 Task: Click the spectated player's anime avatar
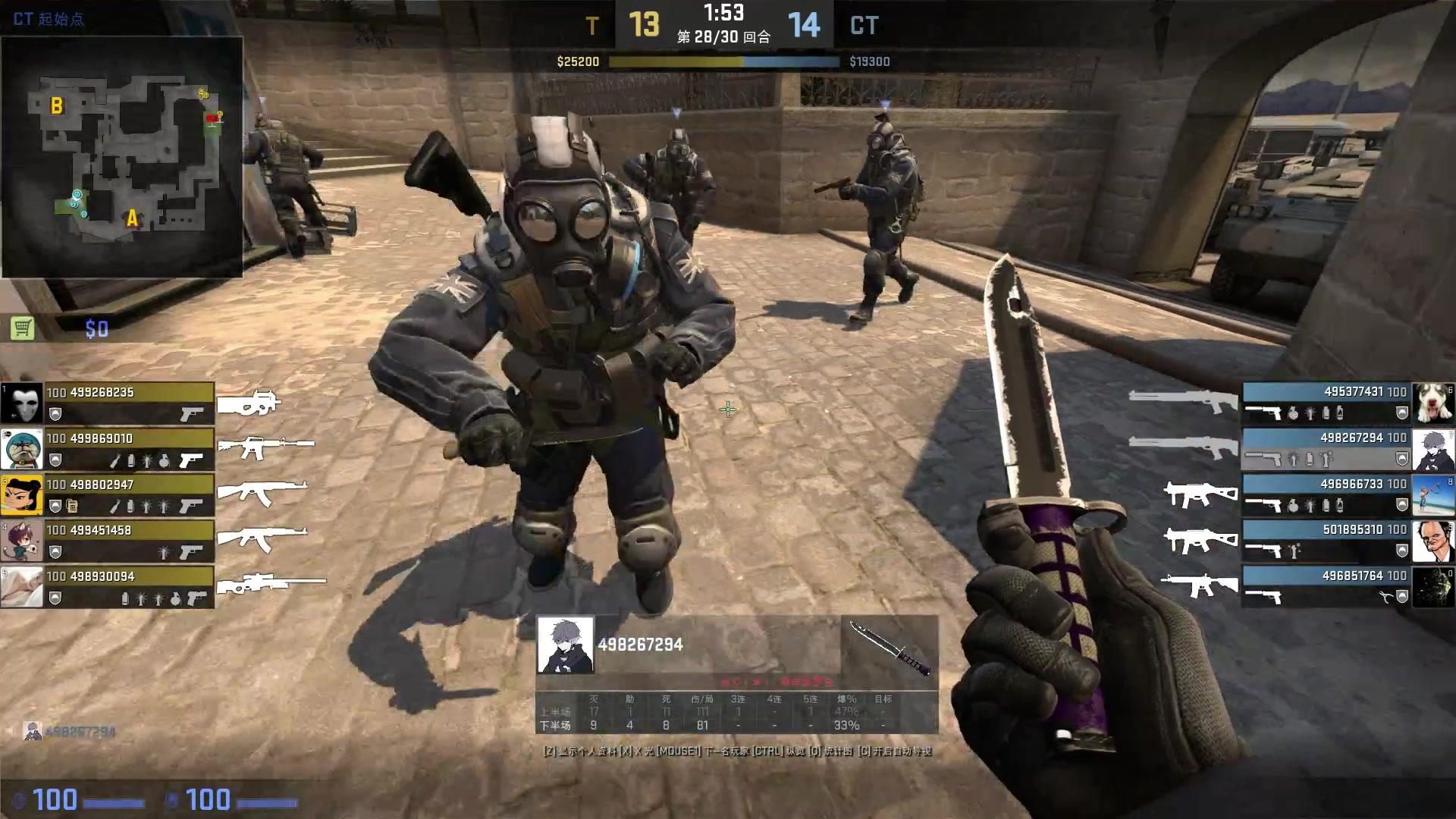[565, 645]
